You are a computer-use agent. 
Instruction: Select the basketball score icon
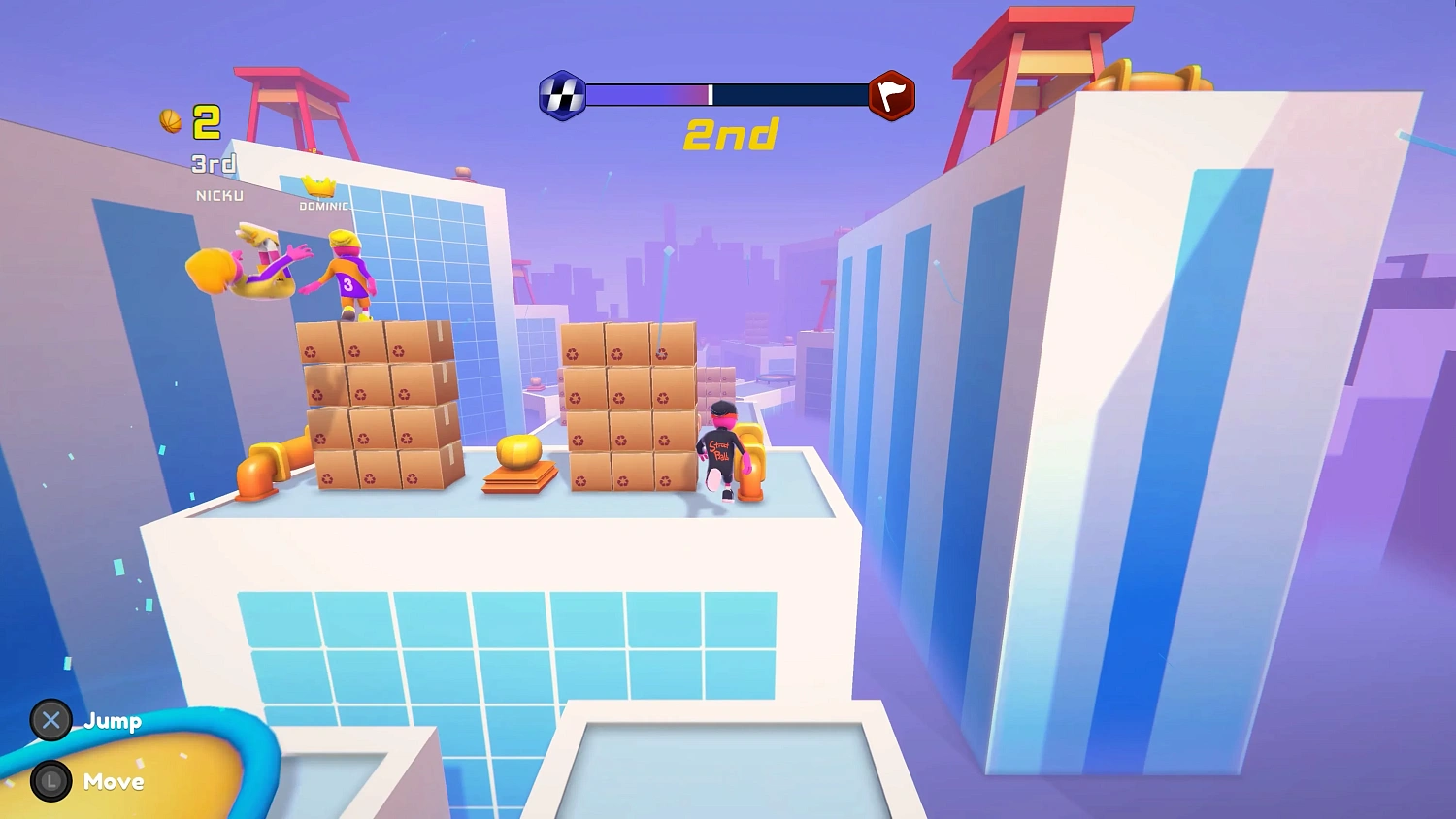point(169,120)
